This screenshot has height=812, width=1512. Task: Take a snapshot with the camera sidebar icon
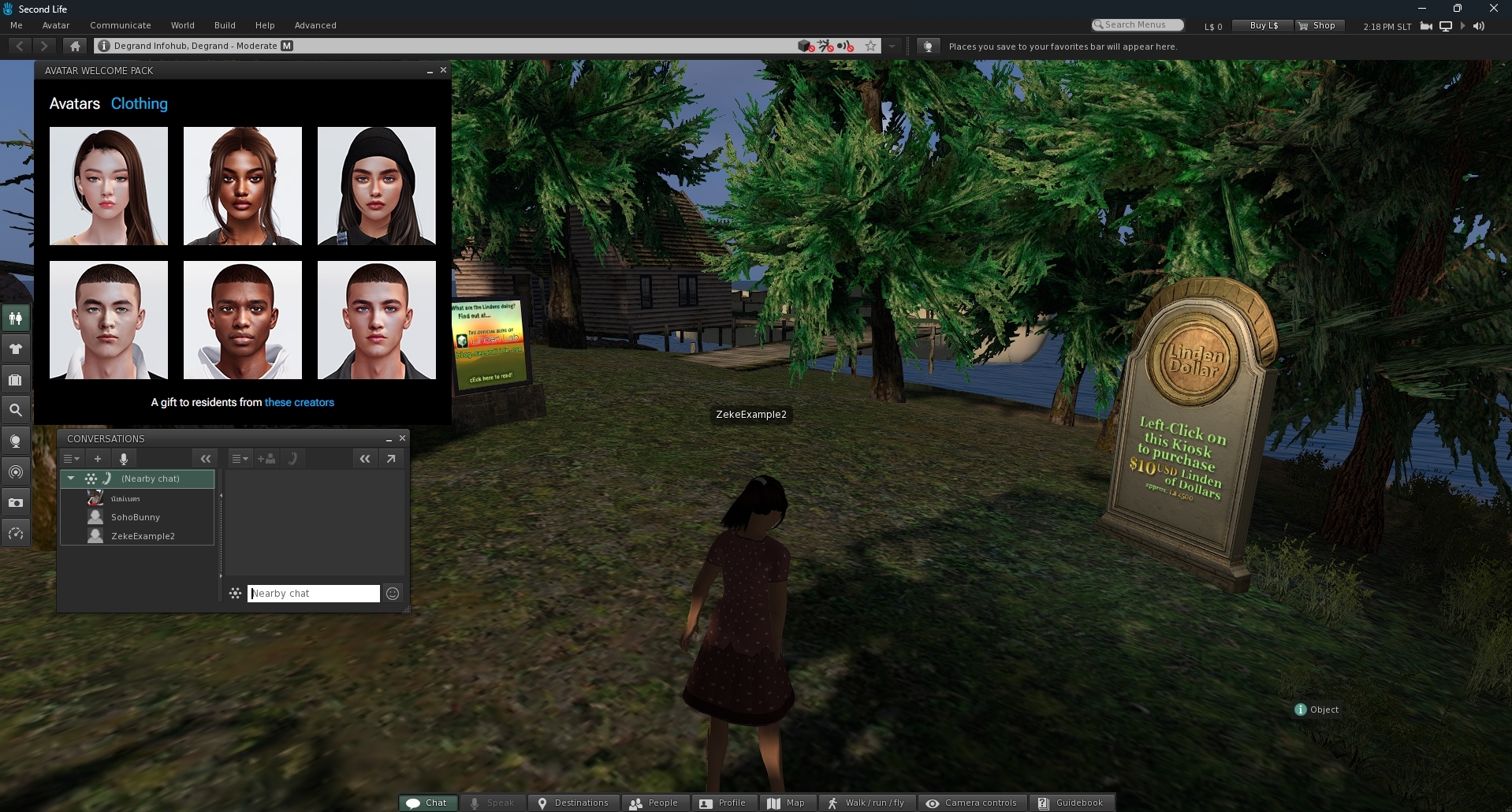pyautogui.click(x=16, y=502)
